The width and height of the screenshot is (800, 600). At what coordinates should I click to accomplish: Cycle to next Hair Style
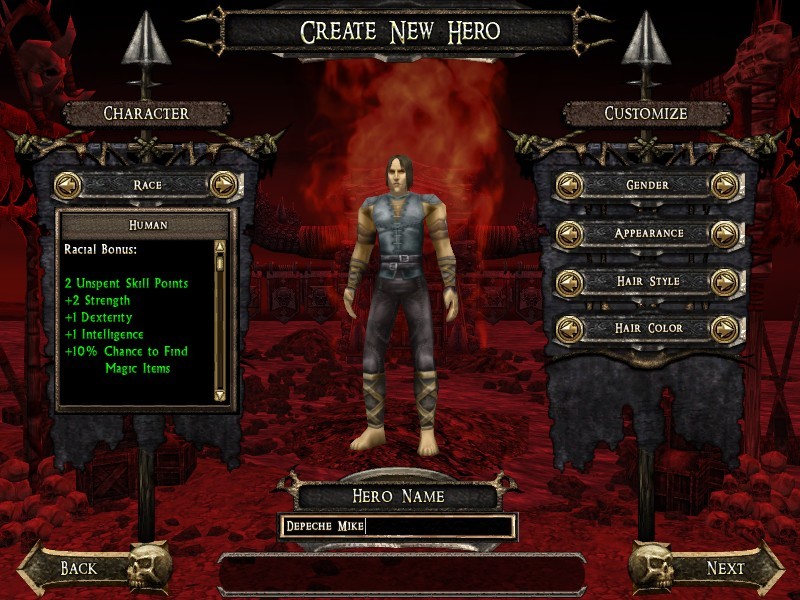pos(725,282)
